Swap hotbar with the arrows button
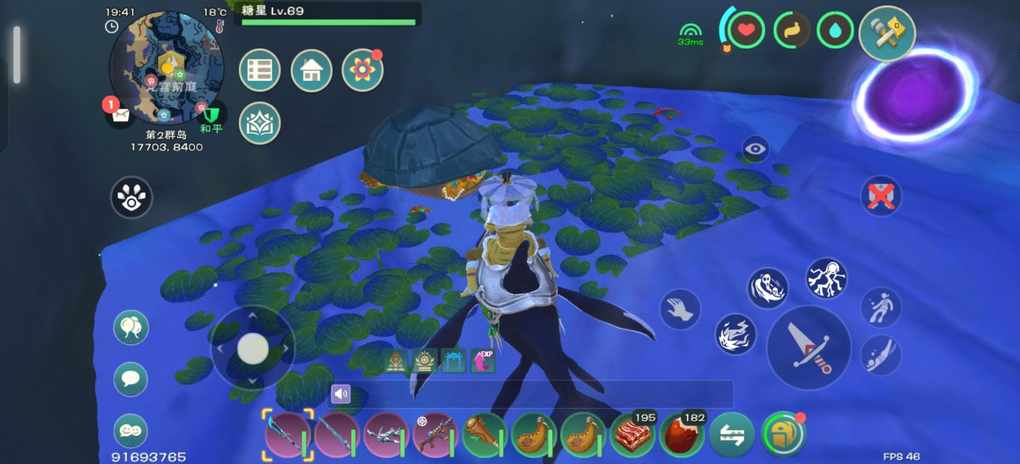Screen dimensions: 1020x464 point(732,435)
